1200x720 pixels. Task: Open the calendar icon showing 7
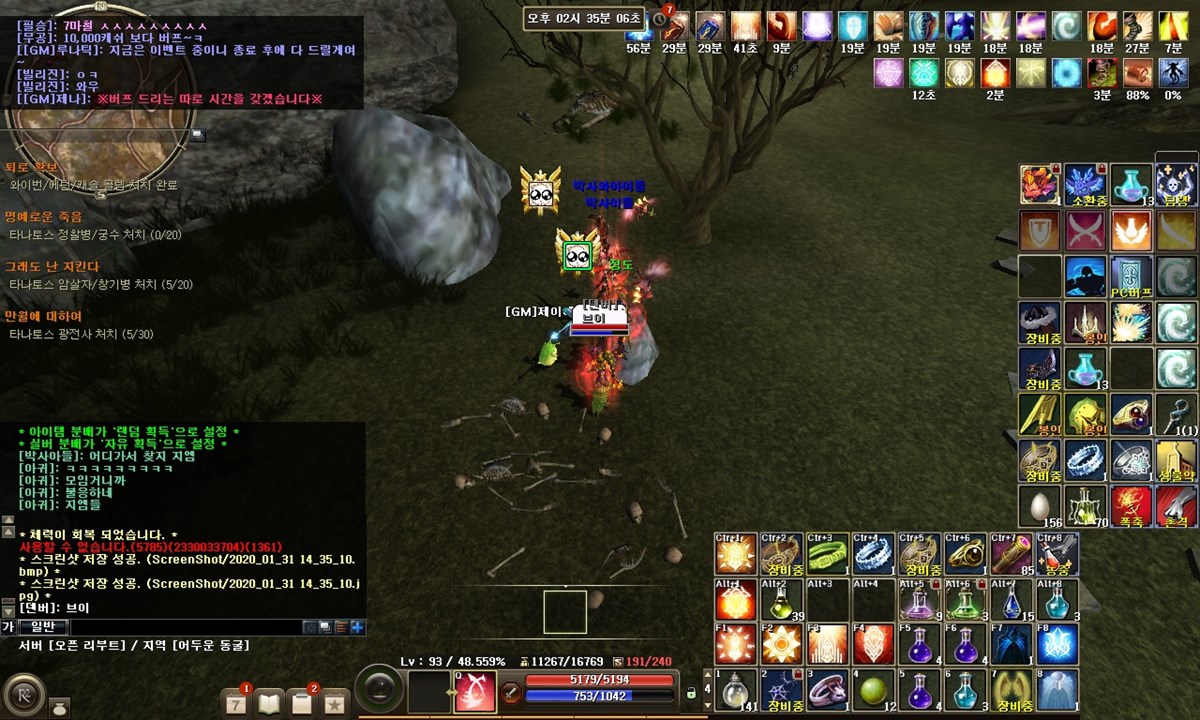(x=236, y=702)
